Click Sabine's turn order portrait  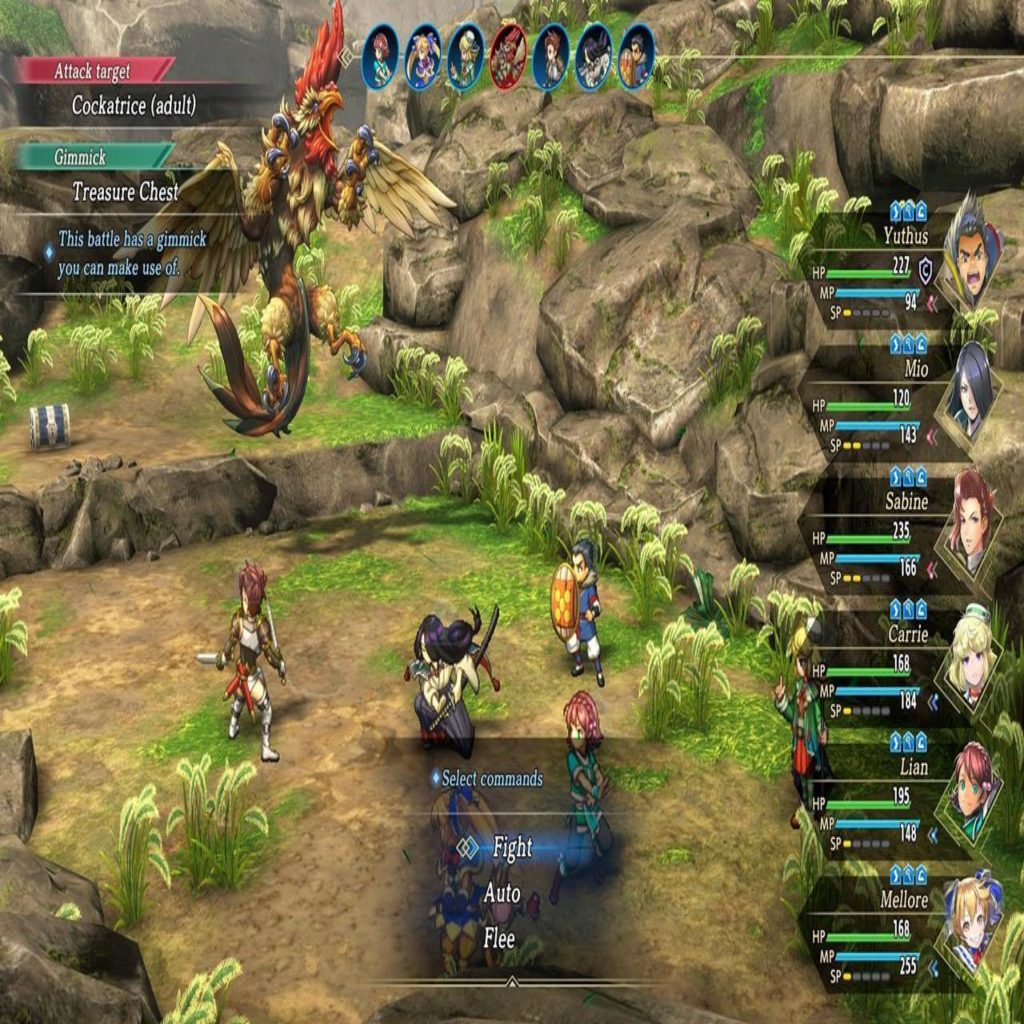(x=551, y=57)
